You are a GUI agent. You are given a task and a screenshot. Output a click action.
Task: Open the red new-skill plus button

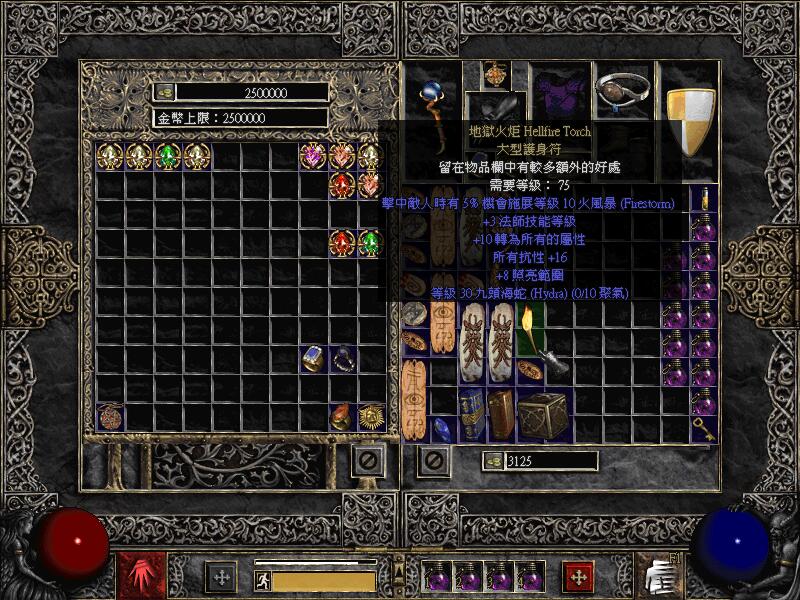pos(577,576)
